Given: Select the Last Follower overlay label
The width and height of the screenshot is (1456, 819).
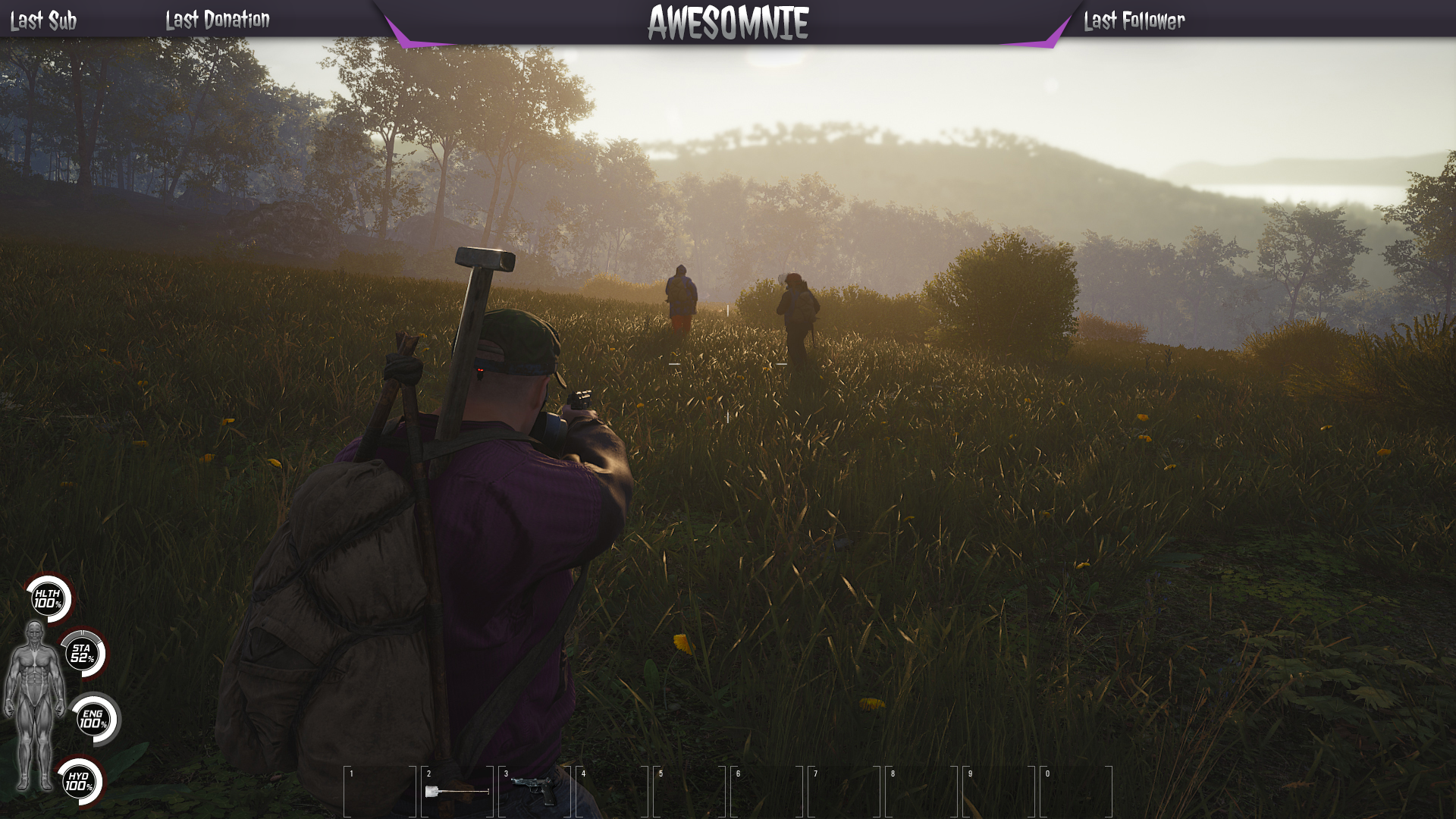Looking at the screenshot, I should 1134,21.
